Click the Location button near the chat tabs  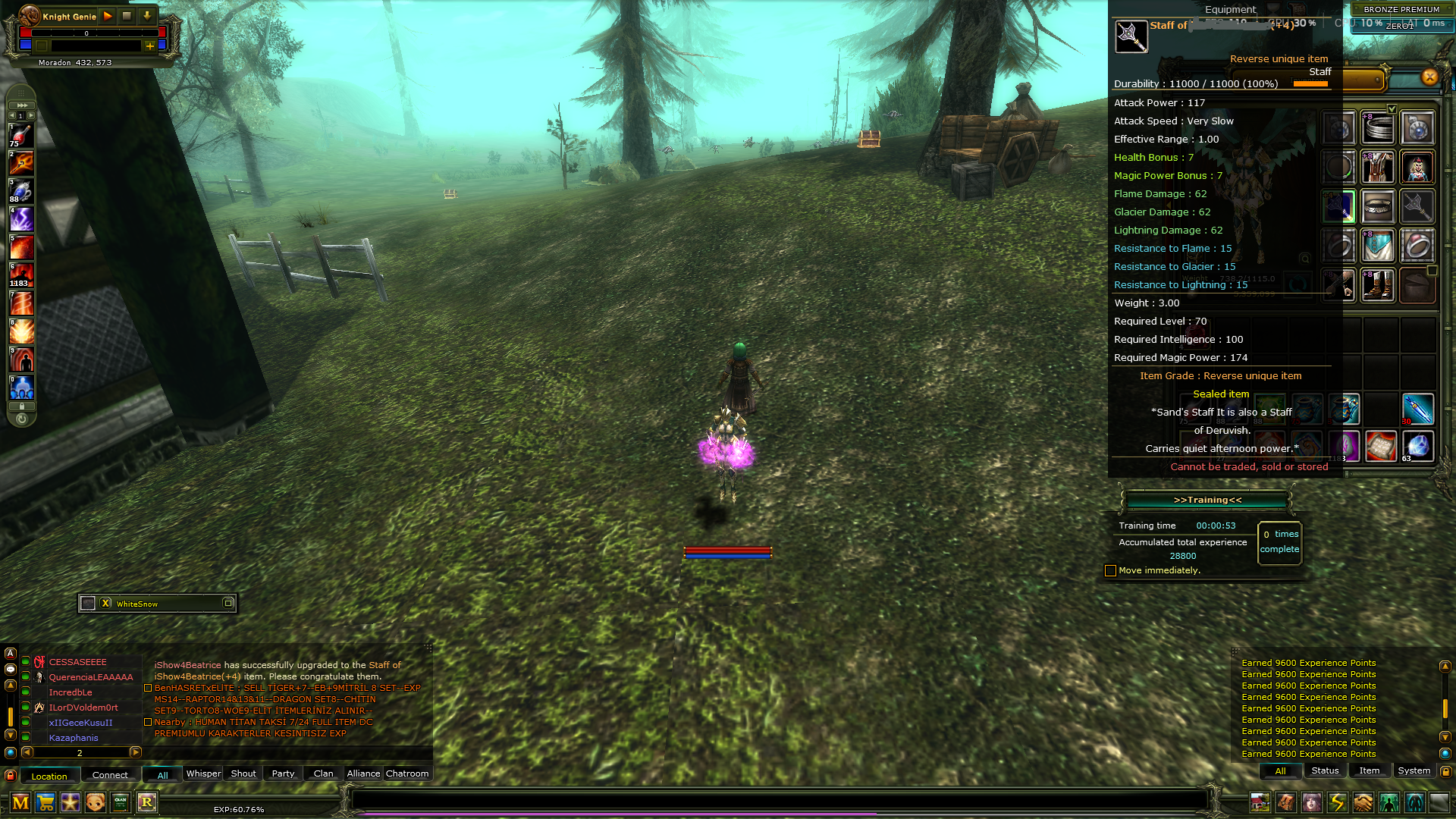point(50,776)
